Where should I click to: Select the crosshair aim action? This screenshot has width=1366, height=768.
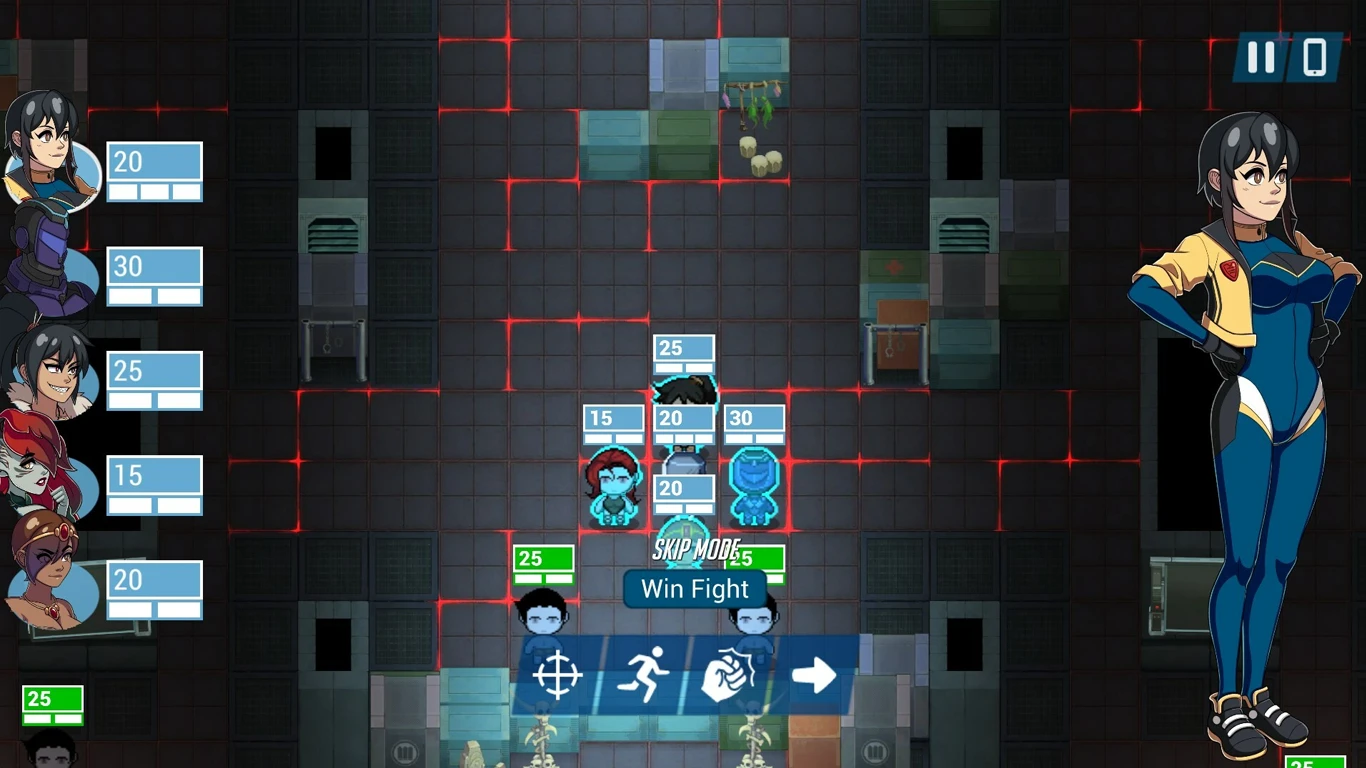click(558, 675)
